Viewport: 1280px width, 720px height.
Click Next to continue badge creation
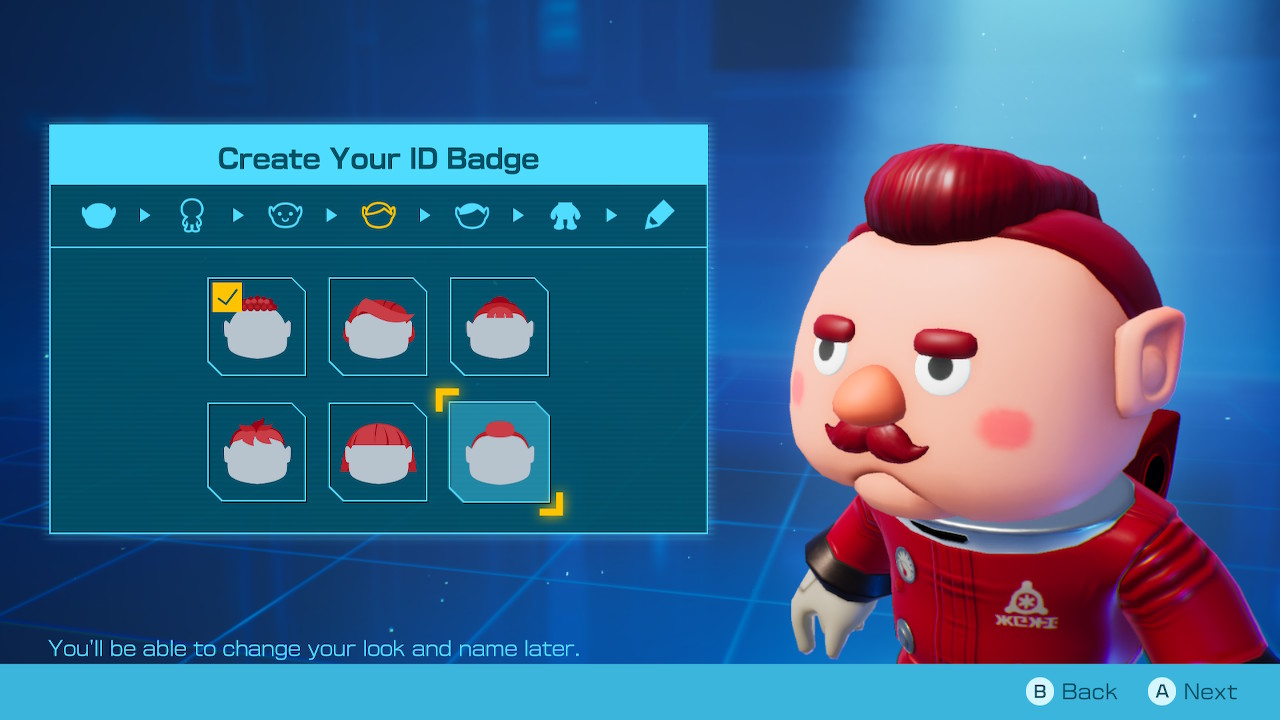1193,691
